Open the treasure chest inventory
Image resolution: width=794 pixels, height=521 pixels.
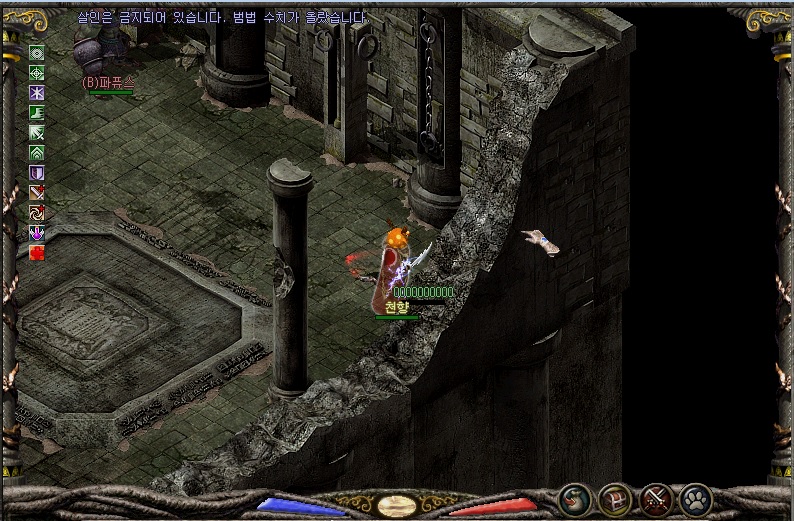click(x=615, y=497)
